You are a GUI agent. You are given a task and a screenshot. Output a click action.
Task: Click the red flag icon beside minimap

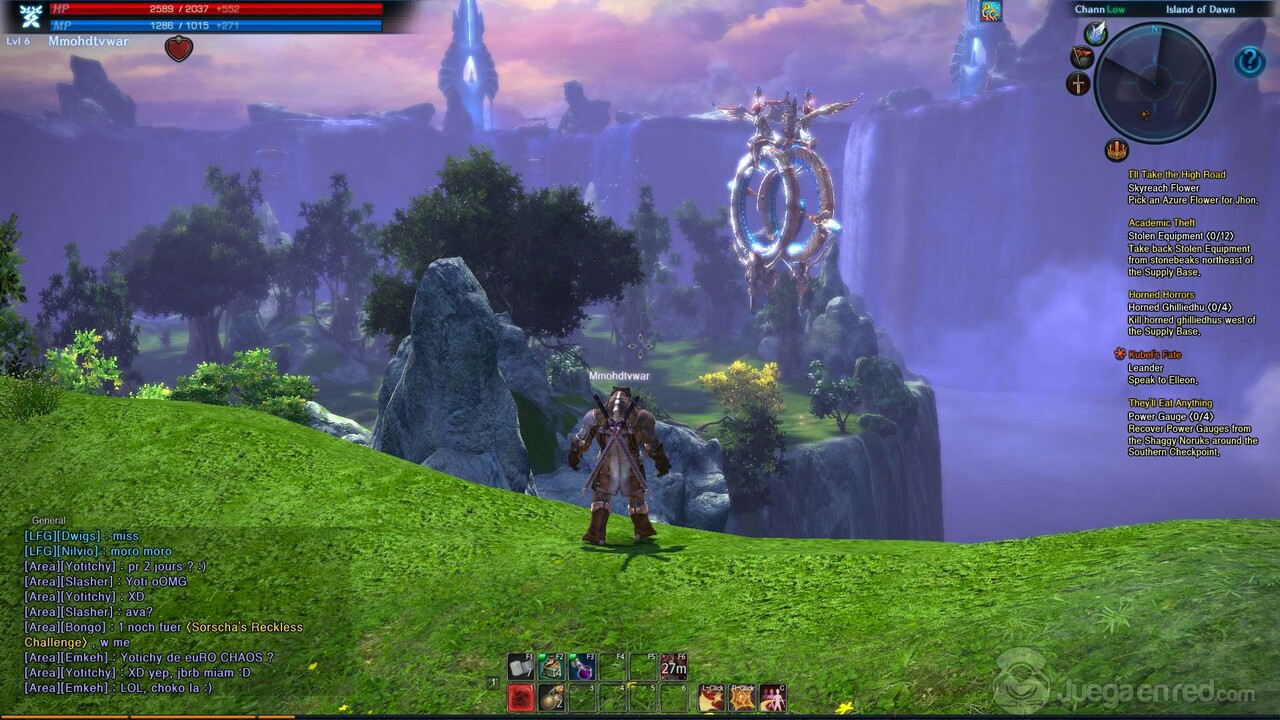coord(1081,57)
